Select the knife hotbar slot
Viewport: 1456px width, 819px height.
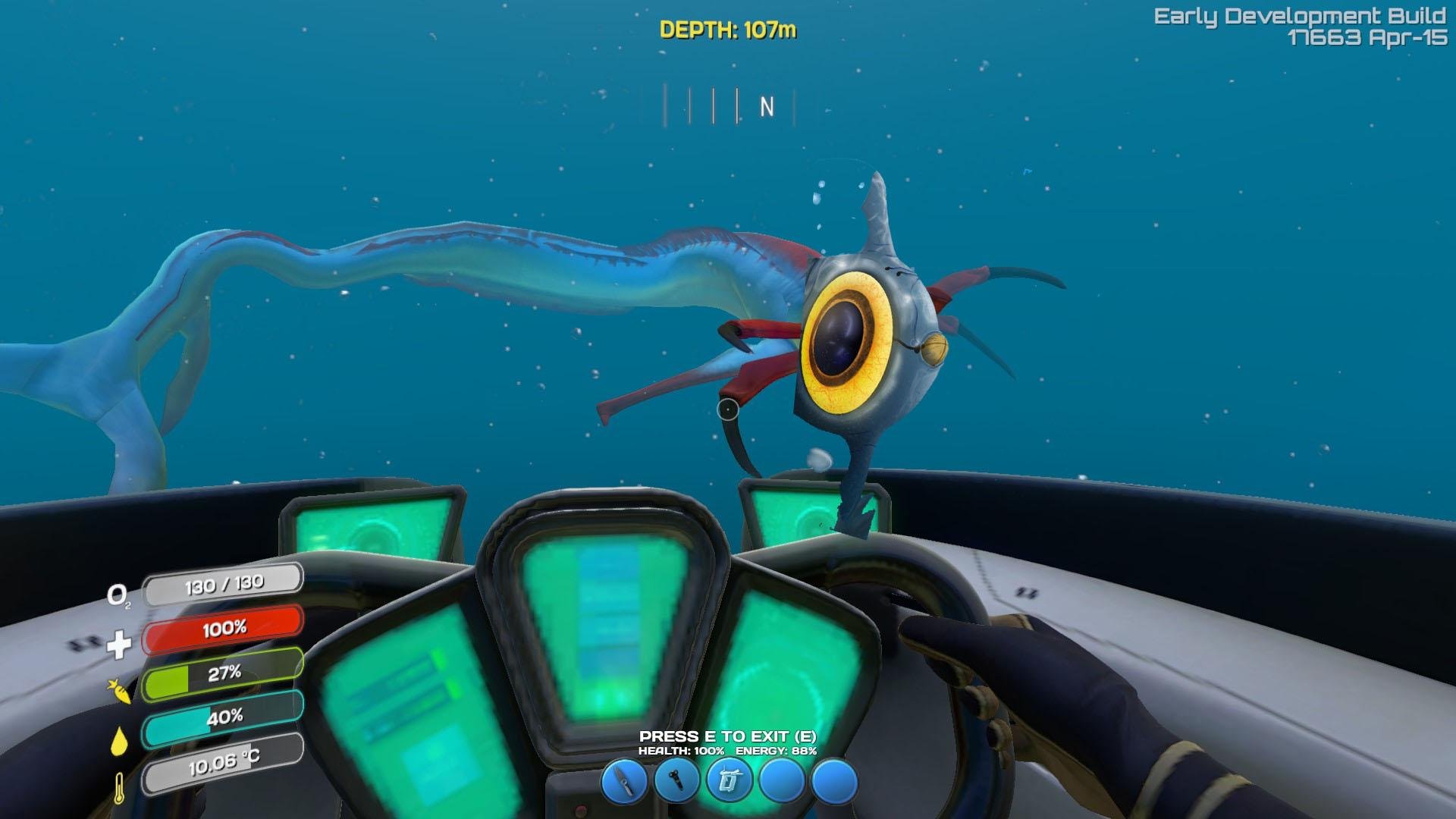pos(624,781)
